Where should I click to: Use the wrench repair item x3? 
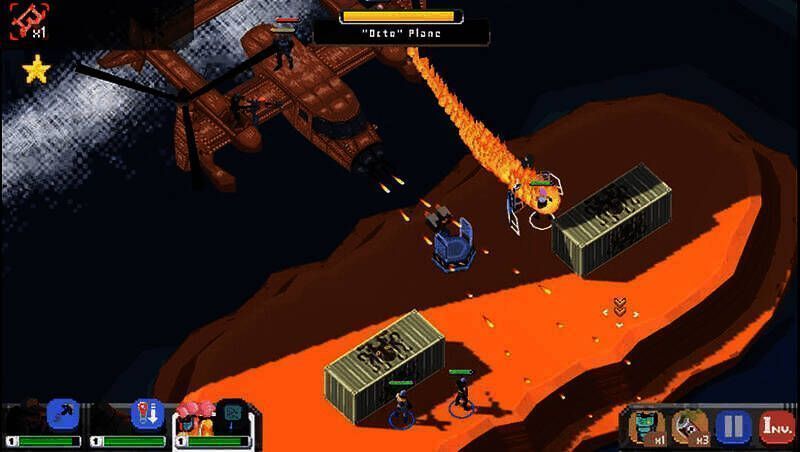(x=689, y=427)
